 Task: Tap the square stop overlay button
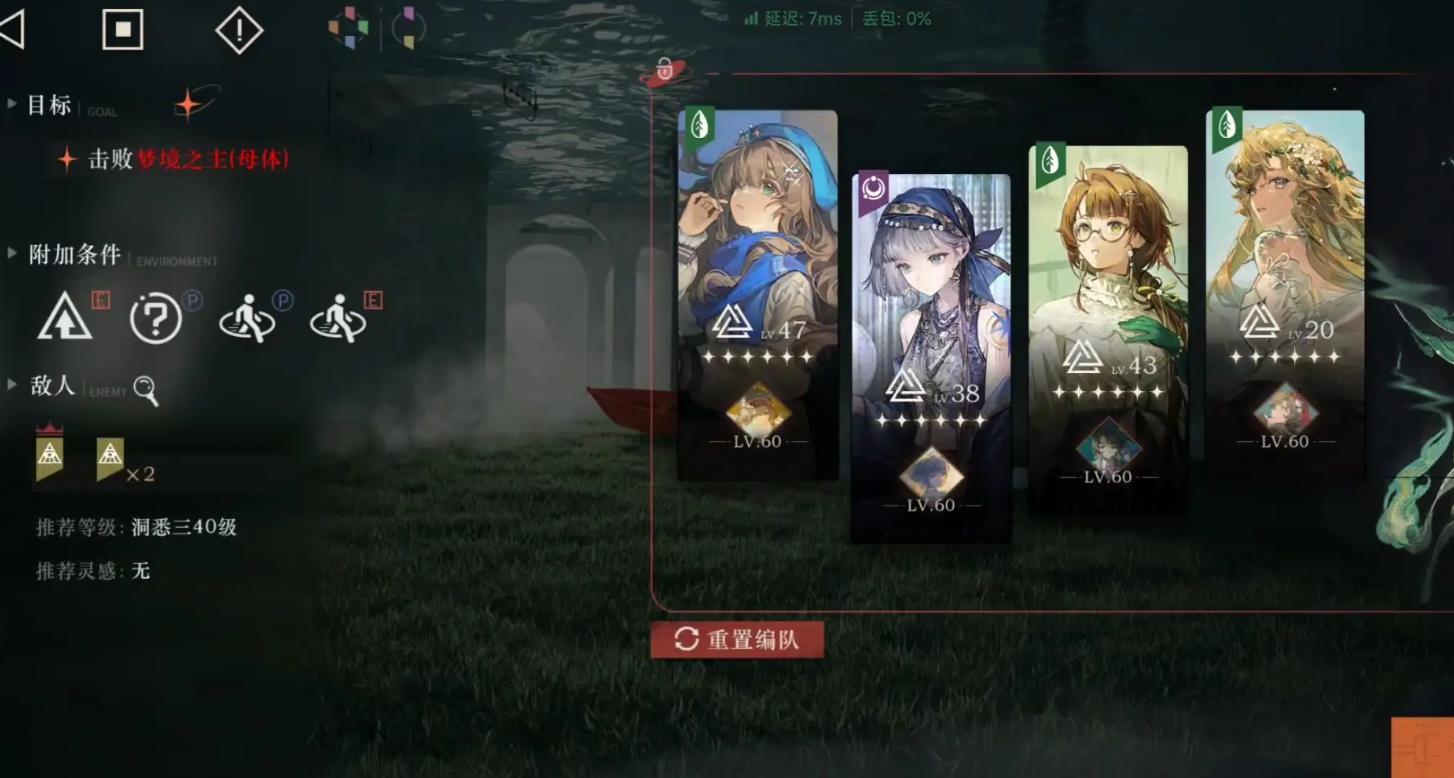point(123,30)
